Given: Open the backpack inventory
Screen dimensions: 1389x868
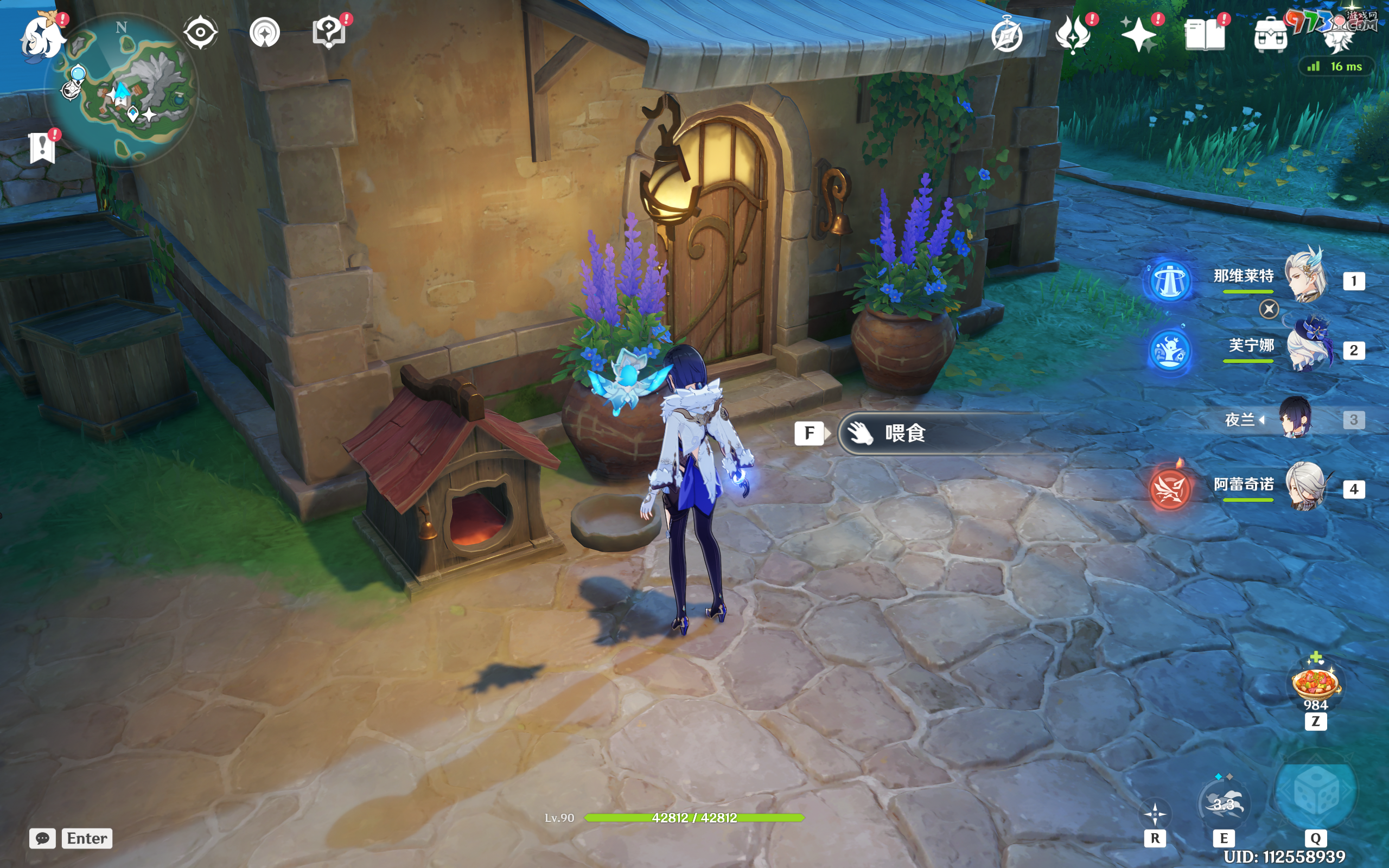Looking at the screenshot, I should (1270, 36).
